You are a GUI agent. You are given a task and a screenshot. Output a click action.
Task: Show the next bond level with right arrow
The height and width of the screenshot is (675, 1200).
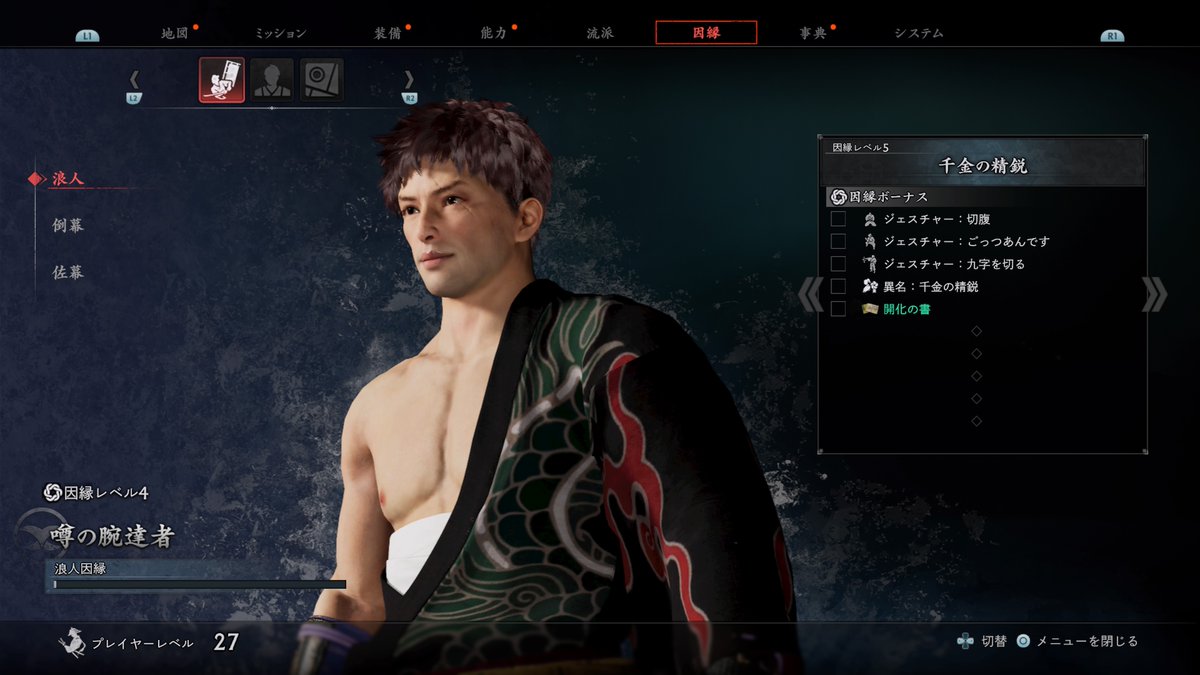point(1153,294)
